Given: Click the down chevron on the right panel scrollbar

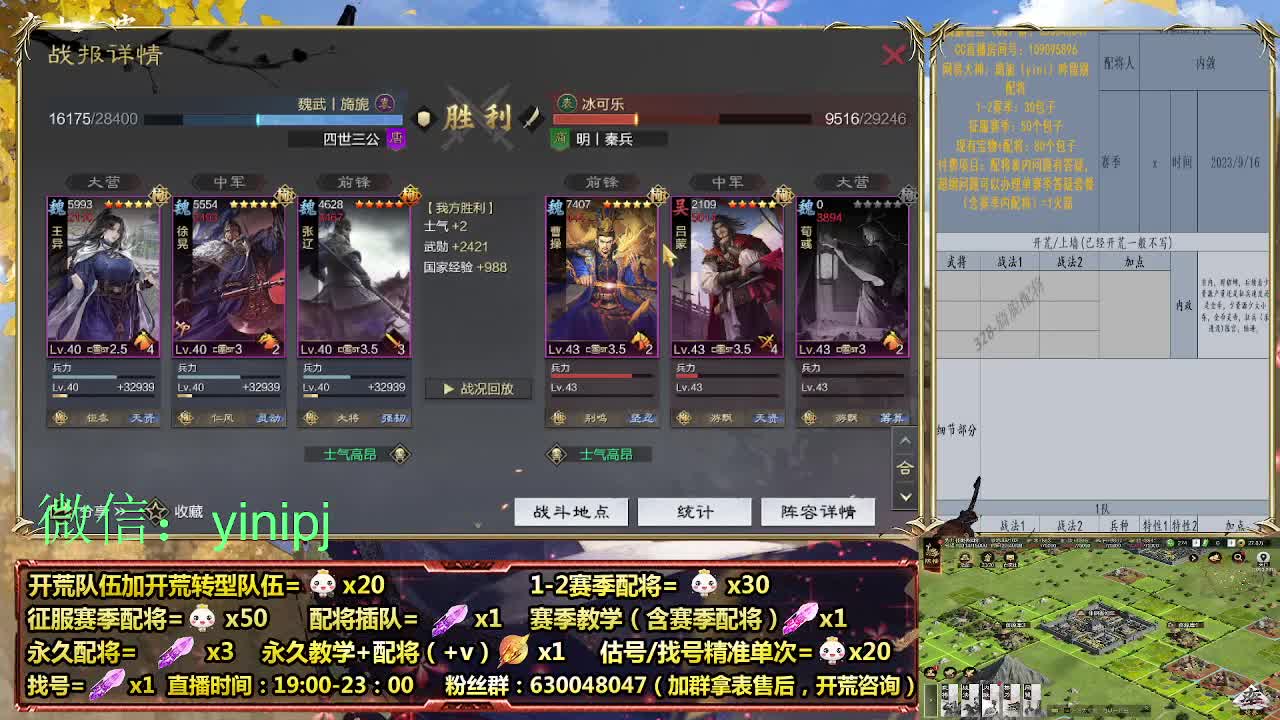Looking at the screenshot, I should pyautogui.click(x=904, y=496).
